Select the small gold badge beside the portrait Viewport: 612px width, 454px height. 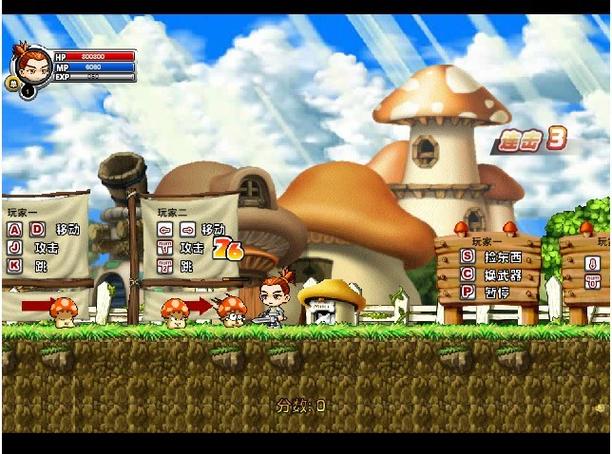click(x=13, y=85)
